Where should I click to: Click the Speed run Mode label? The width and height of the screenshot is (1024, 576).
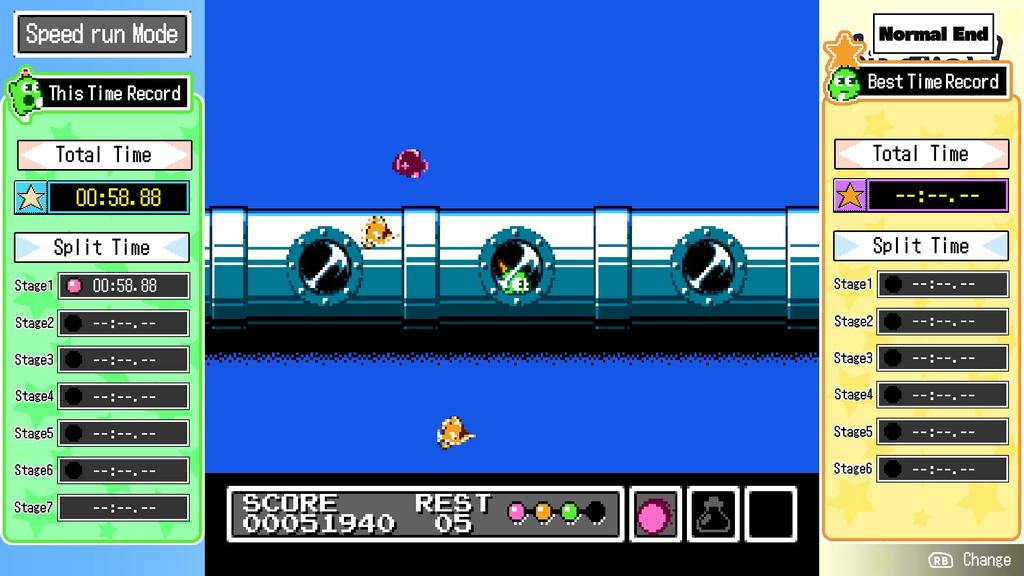102,34
